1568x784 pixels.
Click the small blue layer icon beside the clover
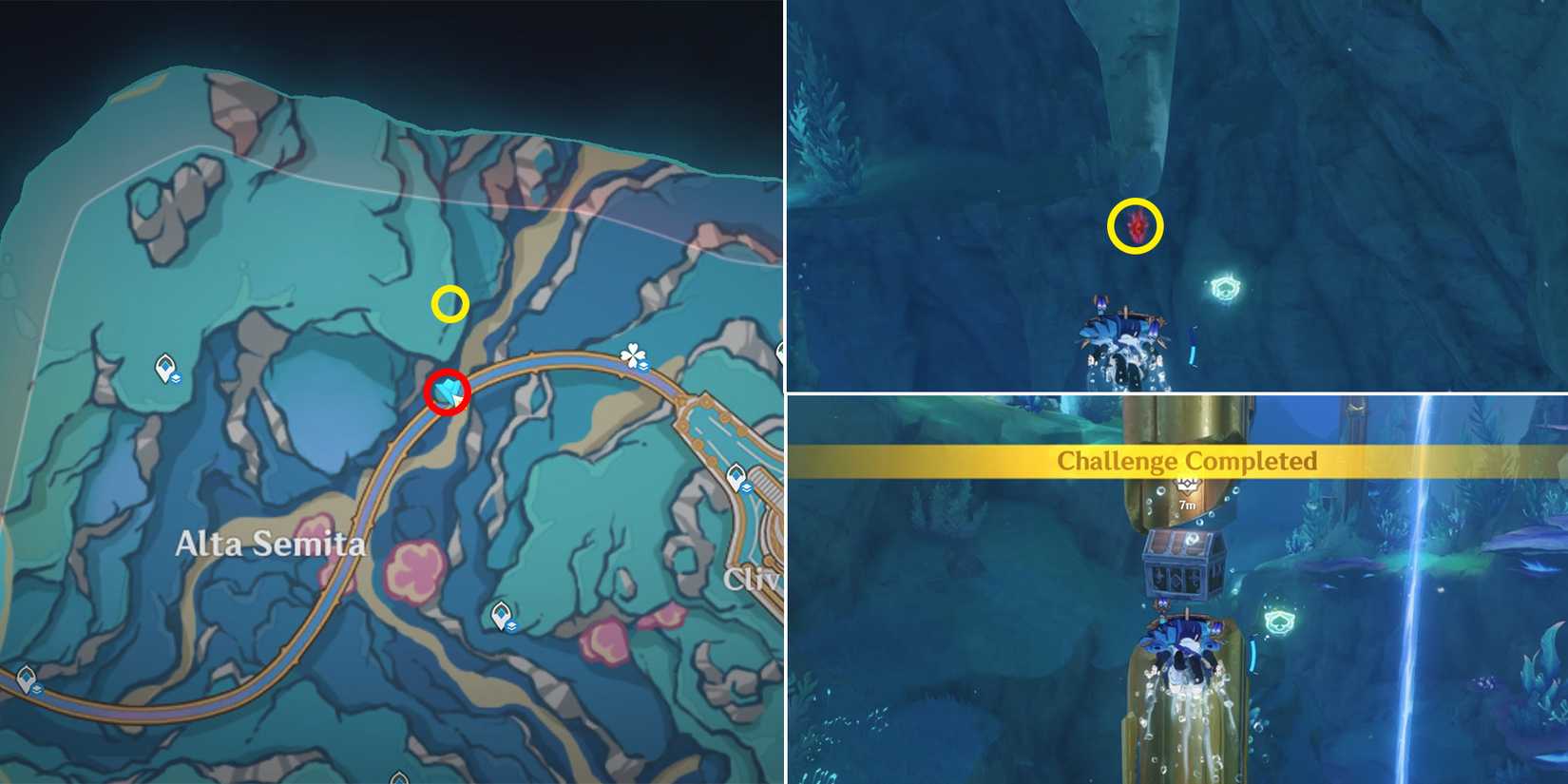pos(645,366)
